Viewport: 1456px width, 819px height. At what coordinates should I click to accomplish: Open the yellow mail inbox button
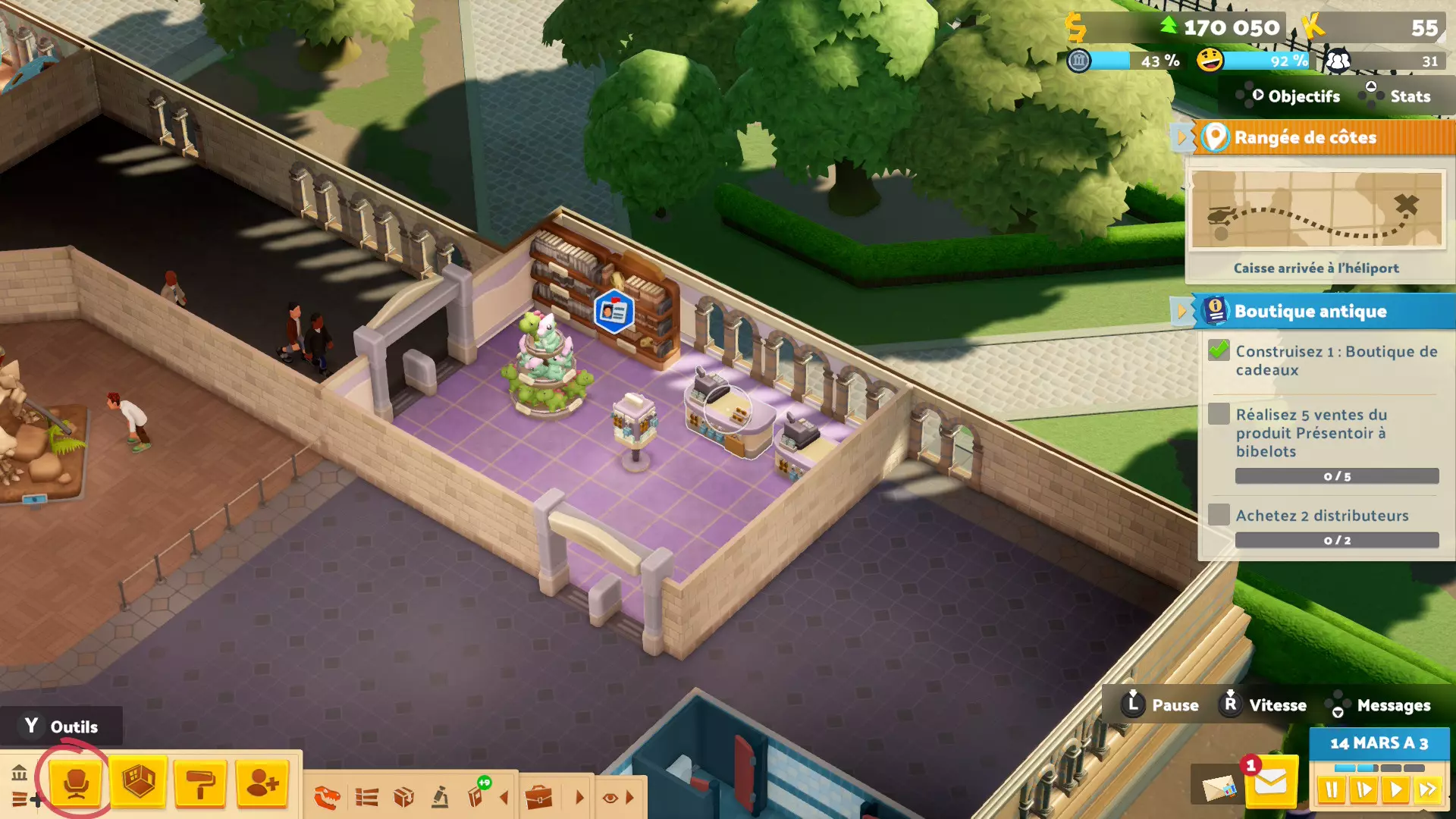pos(1270,783)
